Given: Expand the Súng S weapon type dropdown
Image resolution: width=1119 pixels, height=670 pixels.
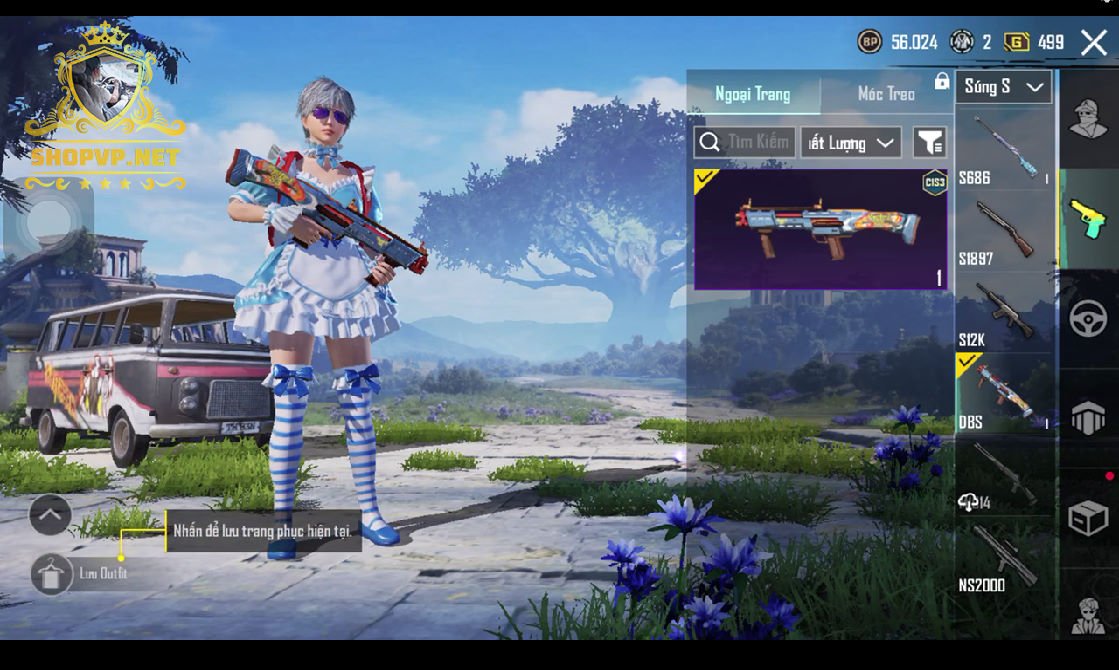Looking at the screenshot, I should pos(1003,87).
